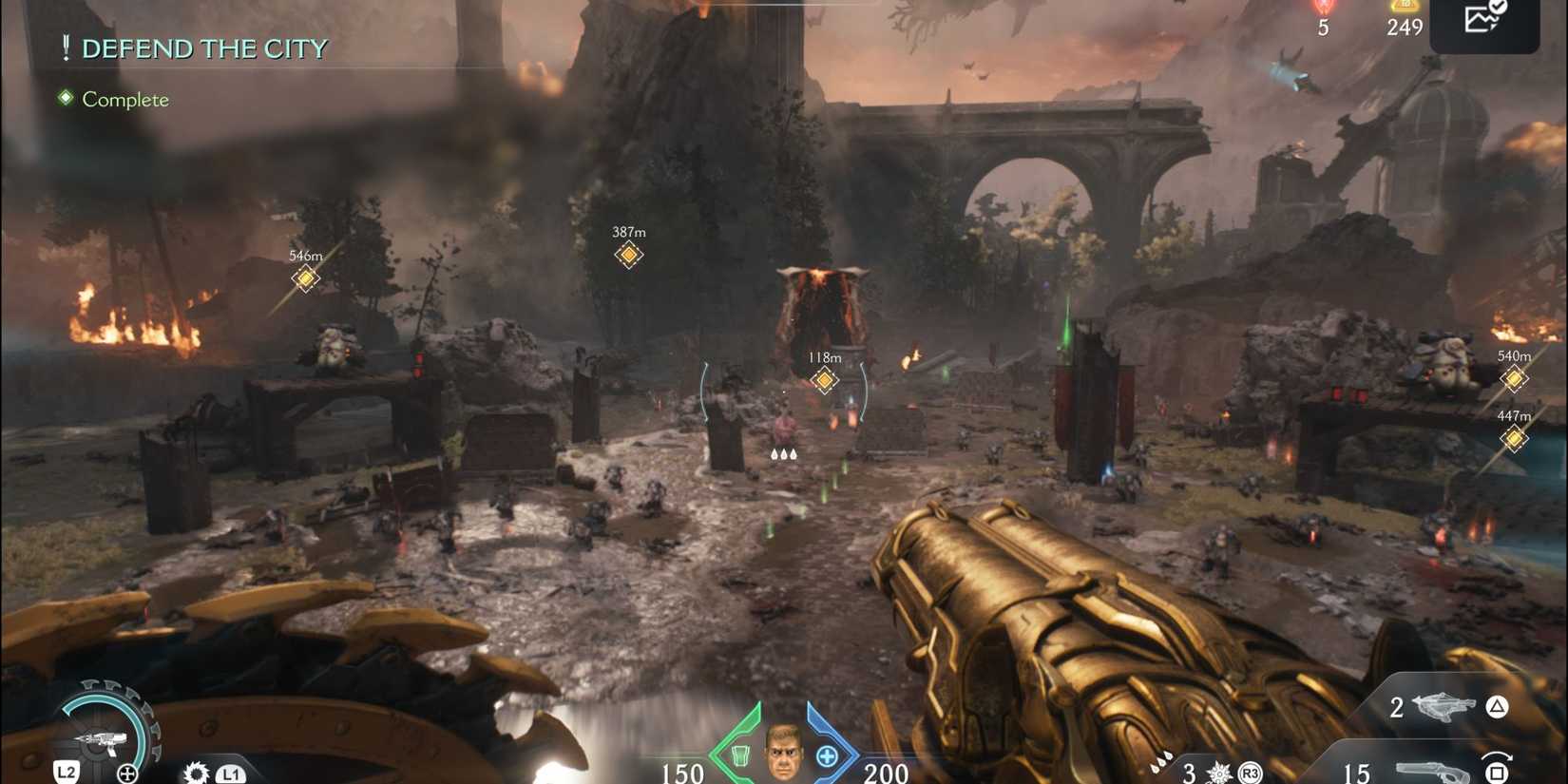Toggle the Complete checkmark under the objective

pos(64,96)
